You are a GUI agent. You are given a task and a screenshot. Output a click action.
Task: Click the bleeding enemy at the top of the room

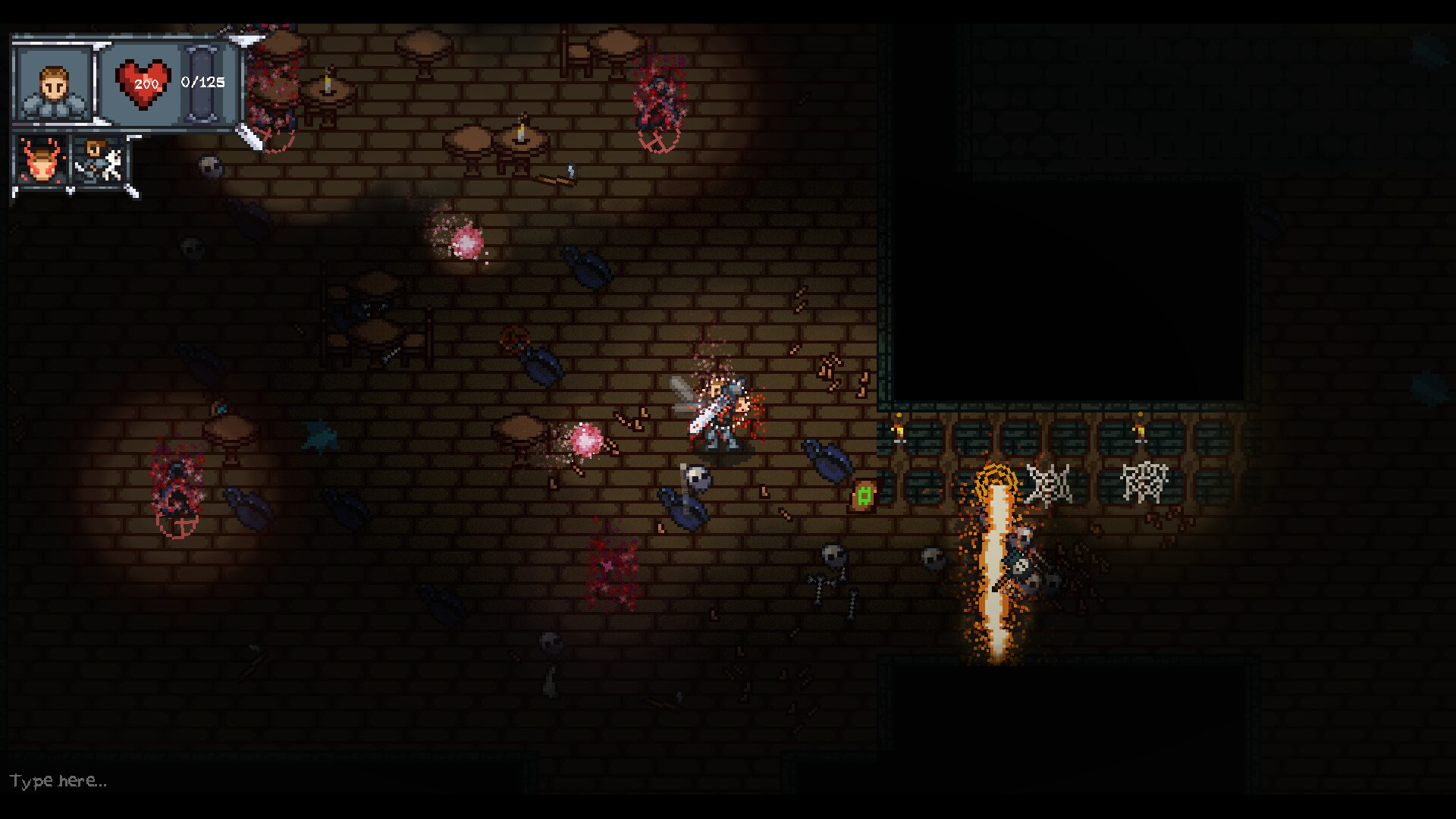coord(658,99)
